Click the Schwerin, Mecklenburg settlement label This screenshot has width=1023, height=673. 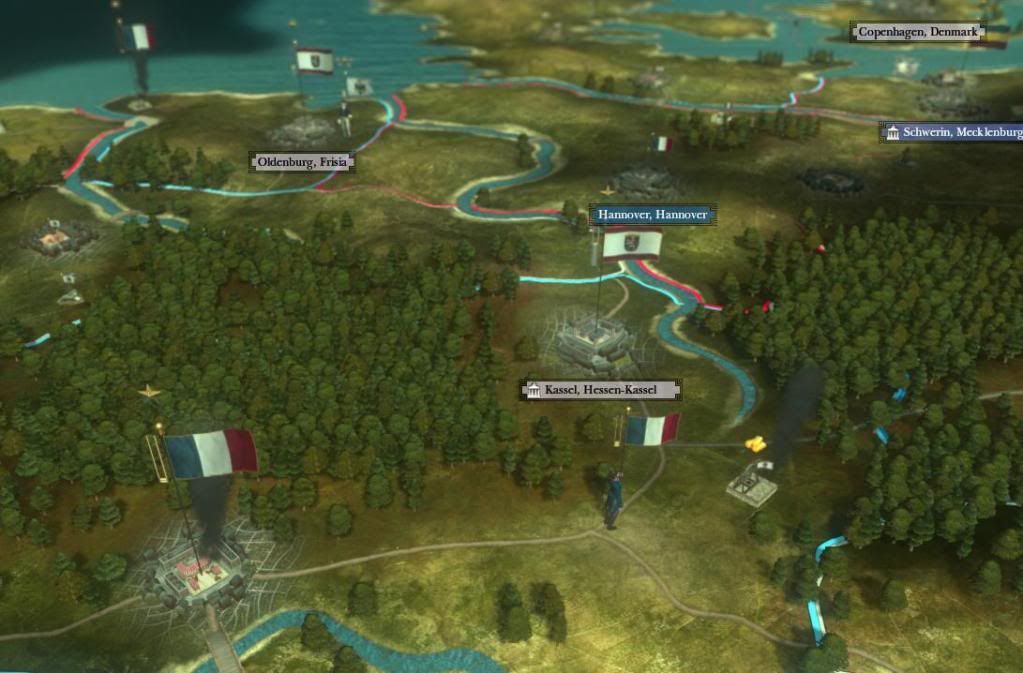click(x=953, y=132)
